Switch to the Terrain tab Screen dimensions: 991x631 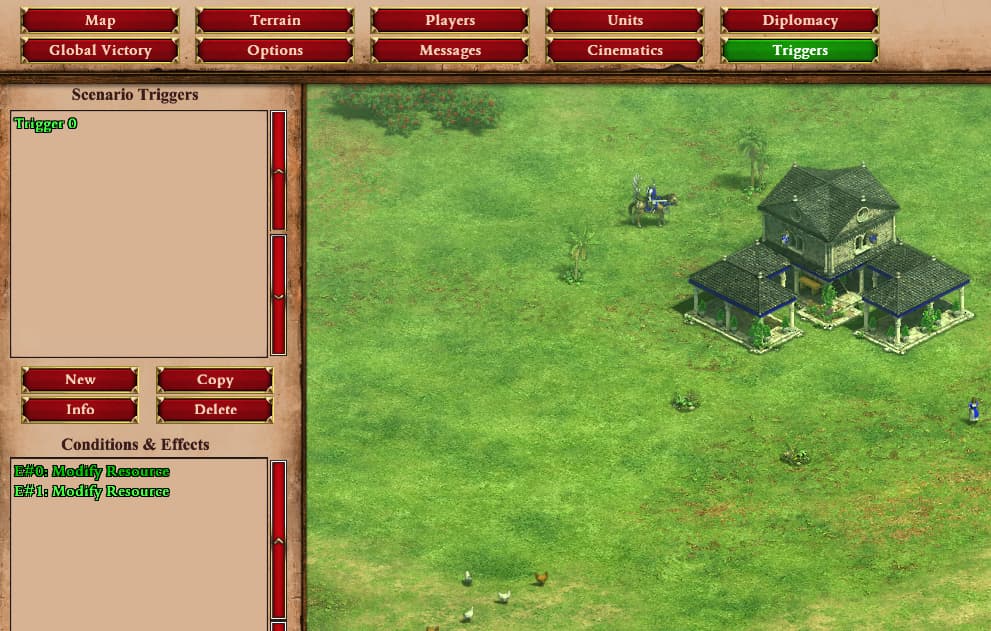click(275, 21)
